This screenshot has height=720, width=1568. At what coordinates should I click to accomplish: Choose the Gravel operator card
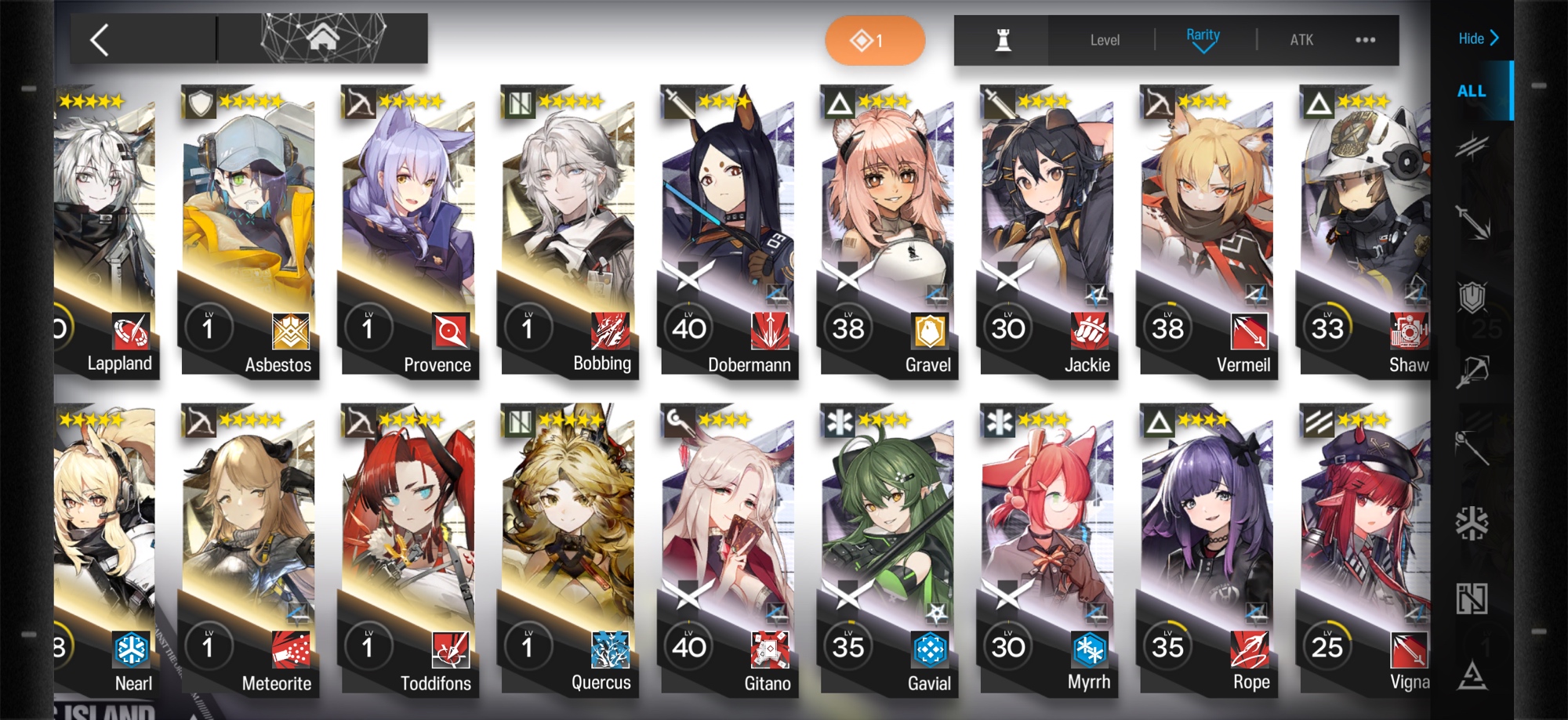887,235
